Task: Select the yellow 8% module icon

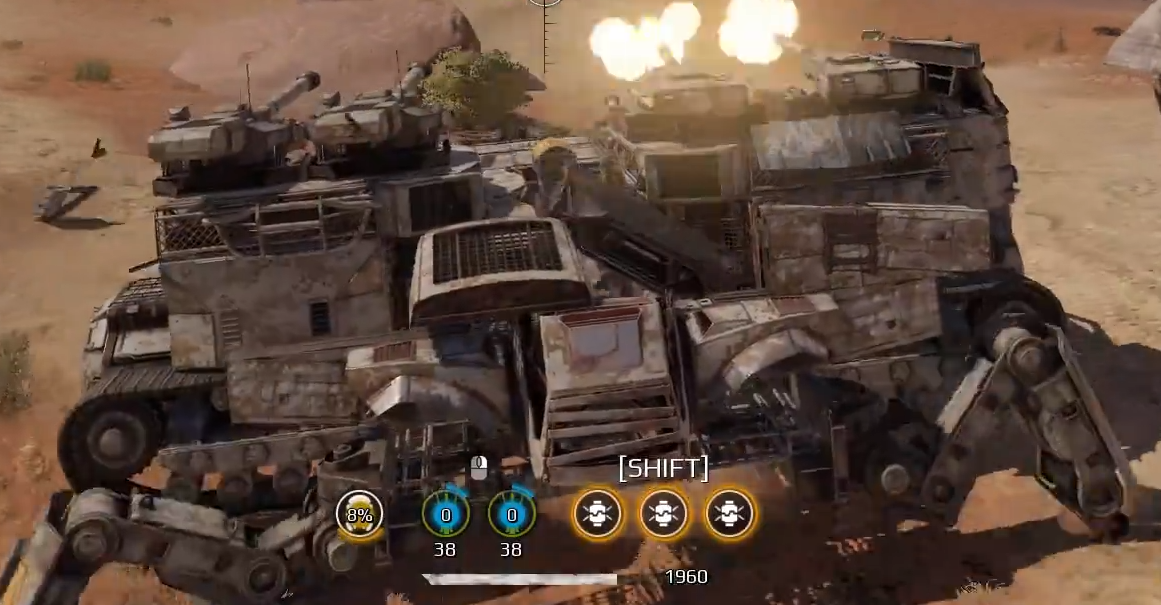Action: 359,514
